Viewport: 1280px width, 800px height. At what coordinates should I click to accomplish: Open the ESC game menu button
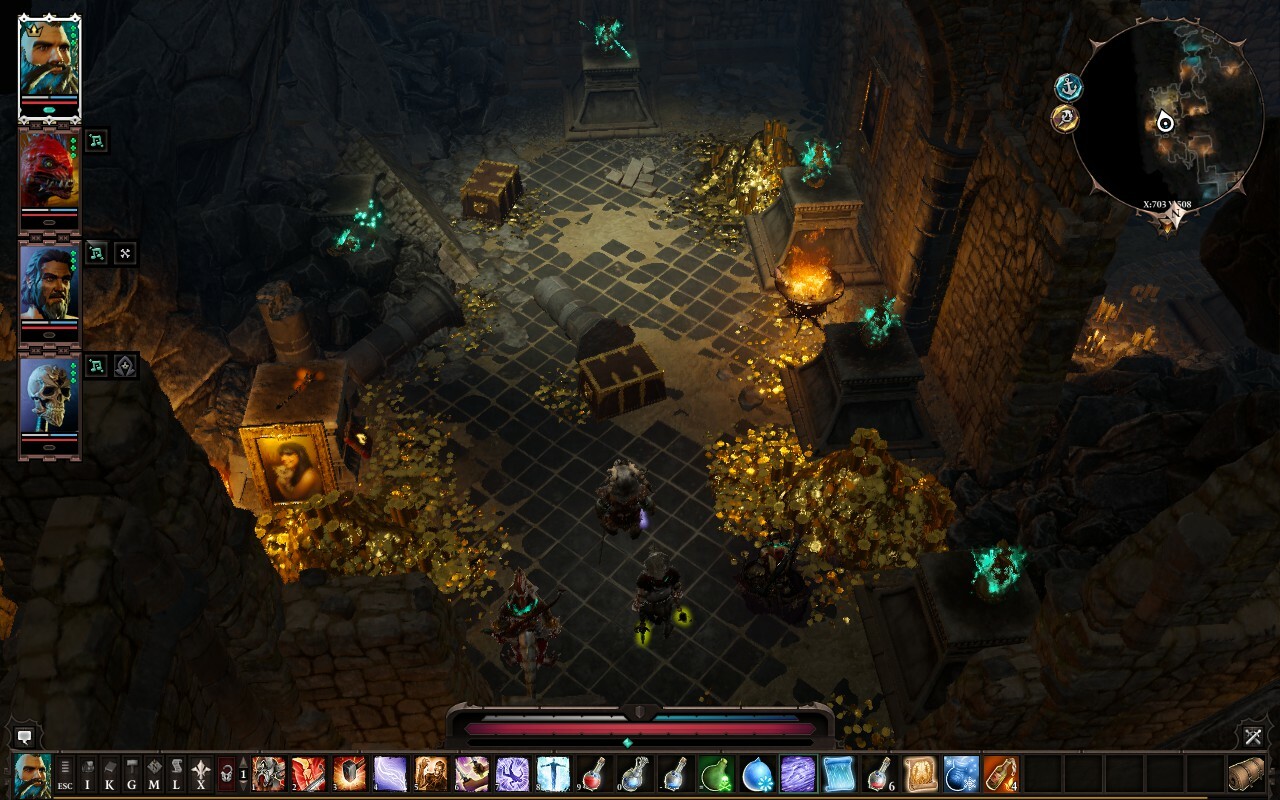(x=65, y=774)
